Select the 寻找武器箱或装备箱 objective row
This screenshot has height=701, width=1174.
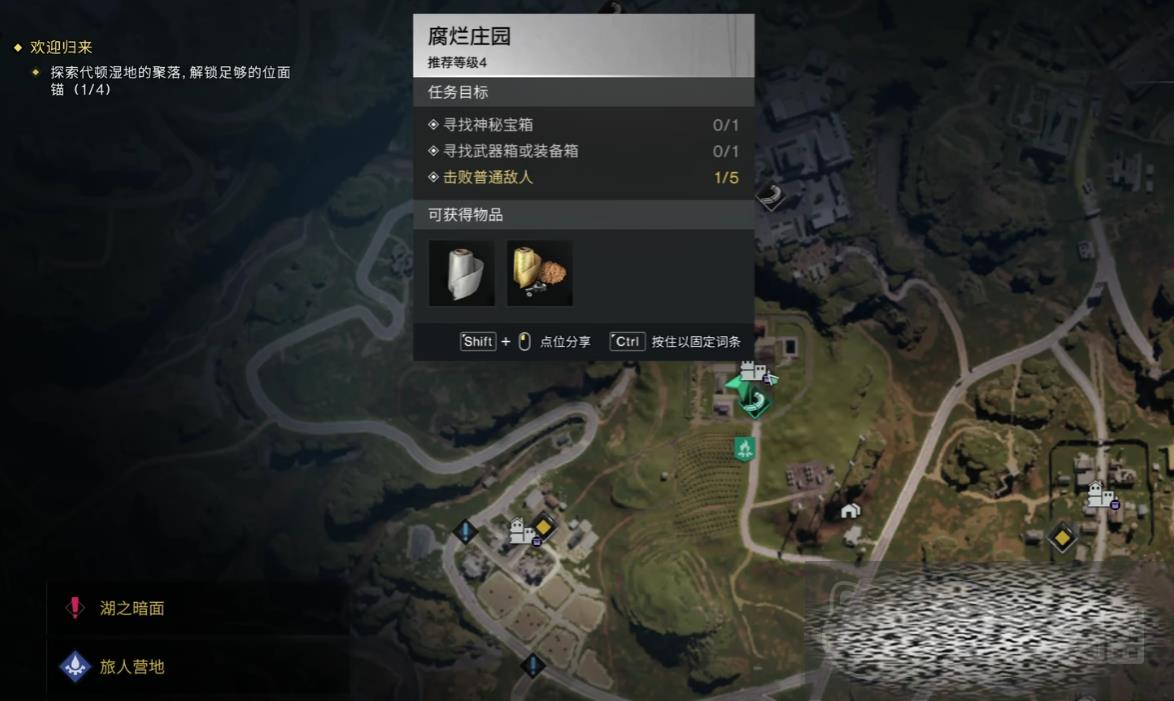coord(583,151)
